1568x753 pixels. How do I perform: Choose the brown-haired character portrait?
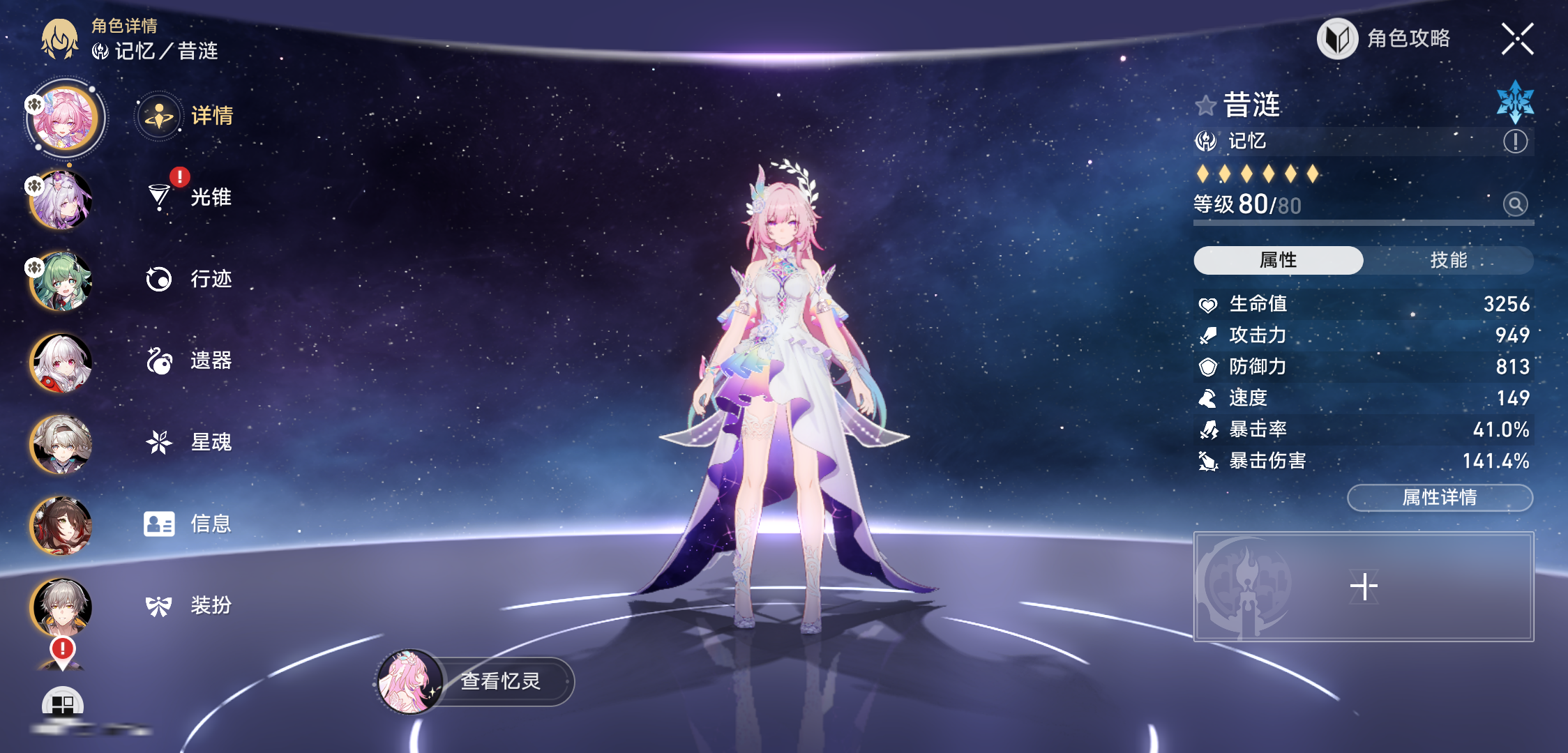pyautogui.click(x=61, y=525)
